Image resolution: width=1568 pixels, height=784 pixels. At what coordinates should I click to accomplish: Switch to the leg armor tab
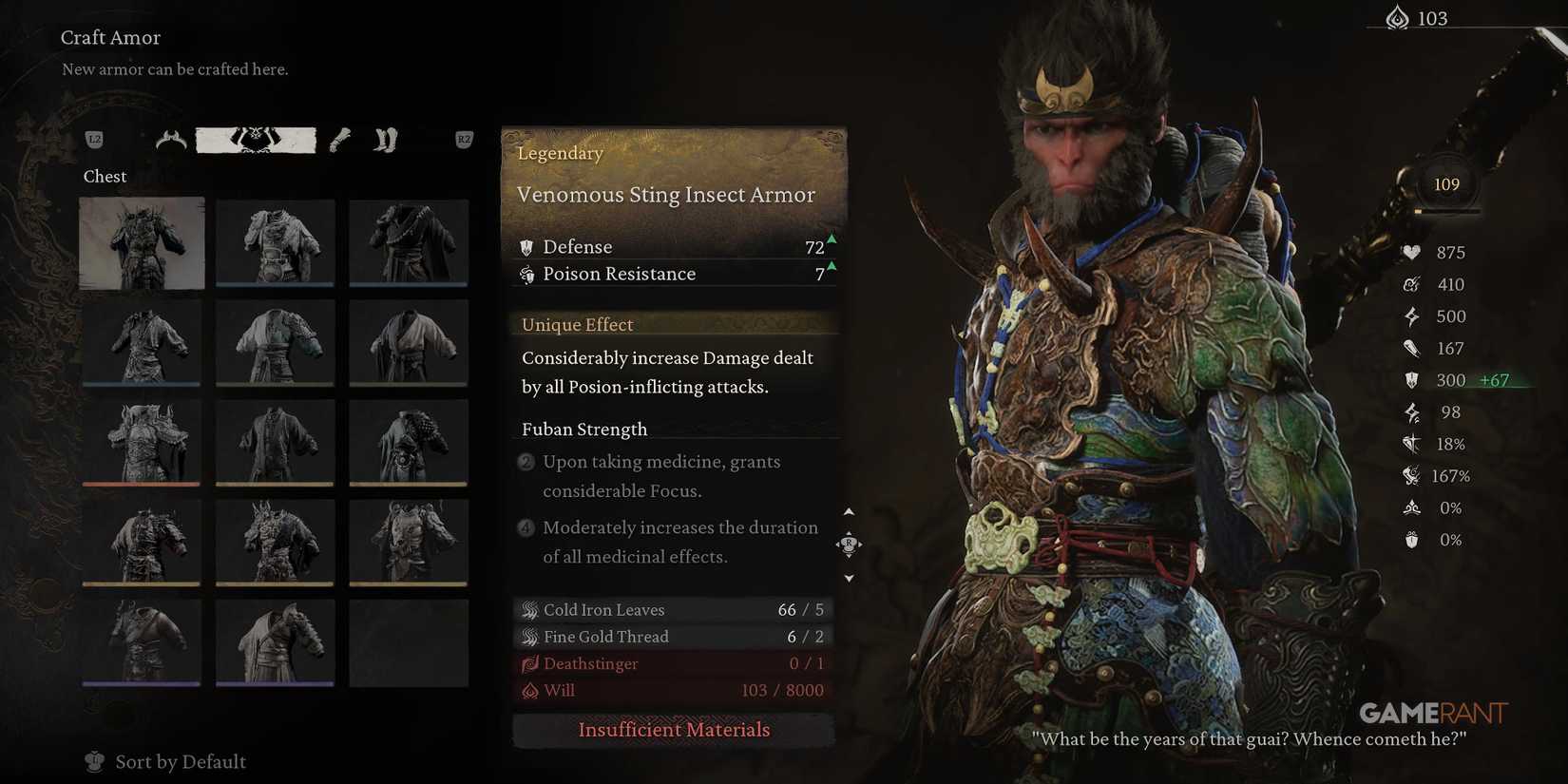point(386,141)
